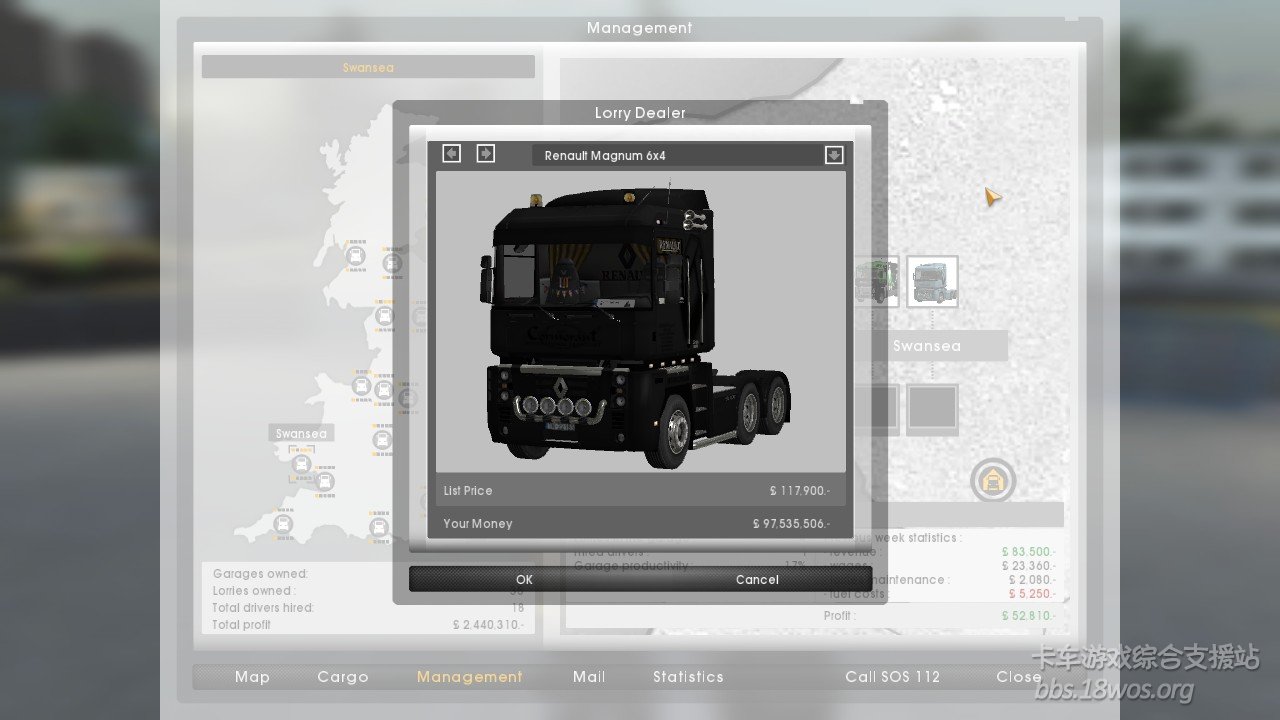Show the next lorry with right arrow
This screenshot has width=1280, height=720.
pyautogui.click(x=485, y=153)
